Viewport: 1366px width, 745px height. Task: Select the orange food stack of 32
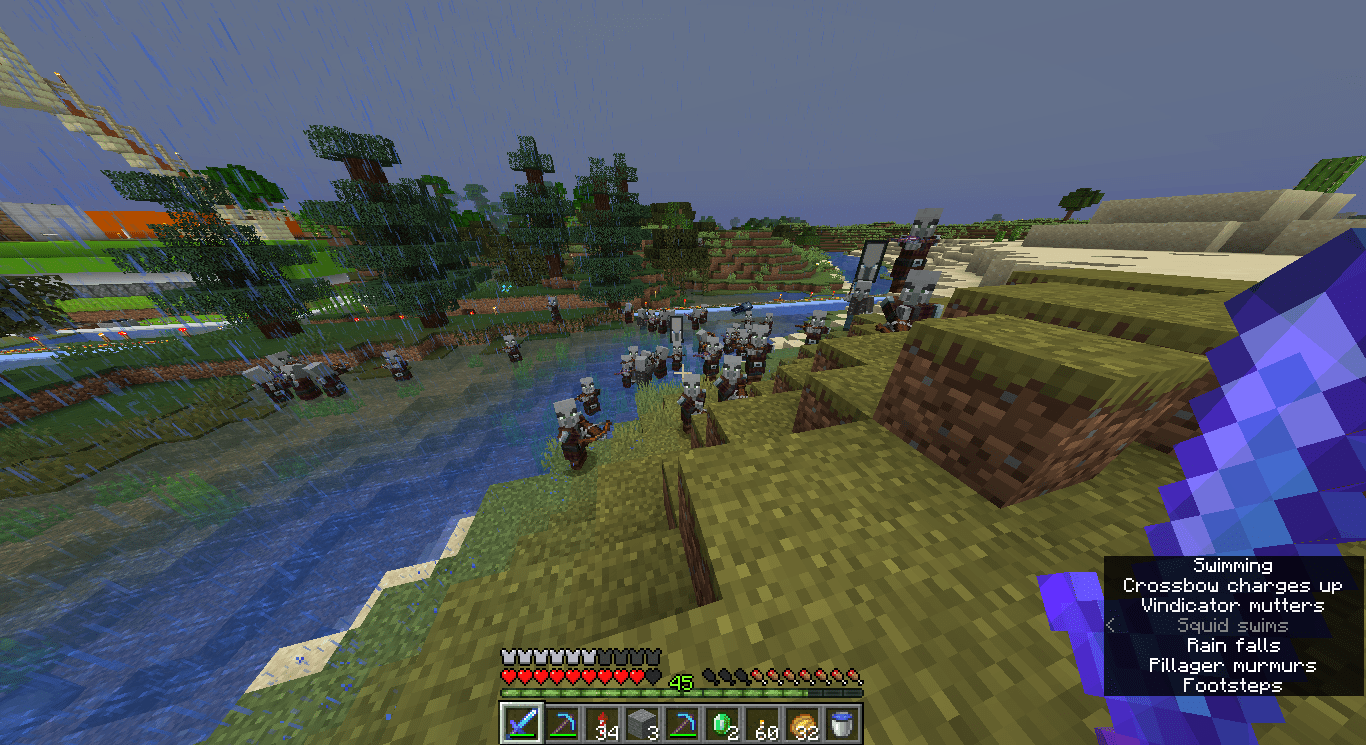click(x=805, y=722)
